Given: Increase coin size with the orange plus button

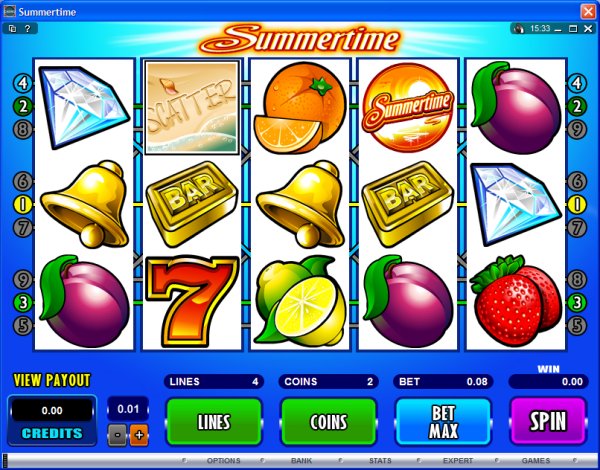Looking at the screenshot, I should pyautogui.click(x=138, y=435).
